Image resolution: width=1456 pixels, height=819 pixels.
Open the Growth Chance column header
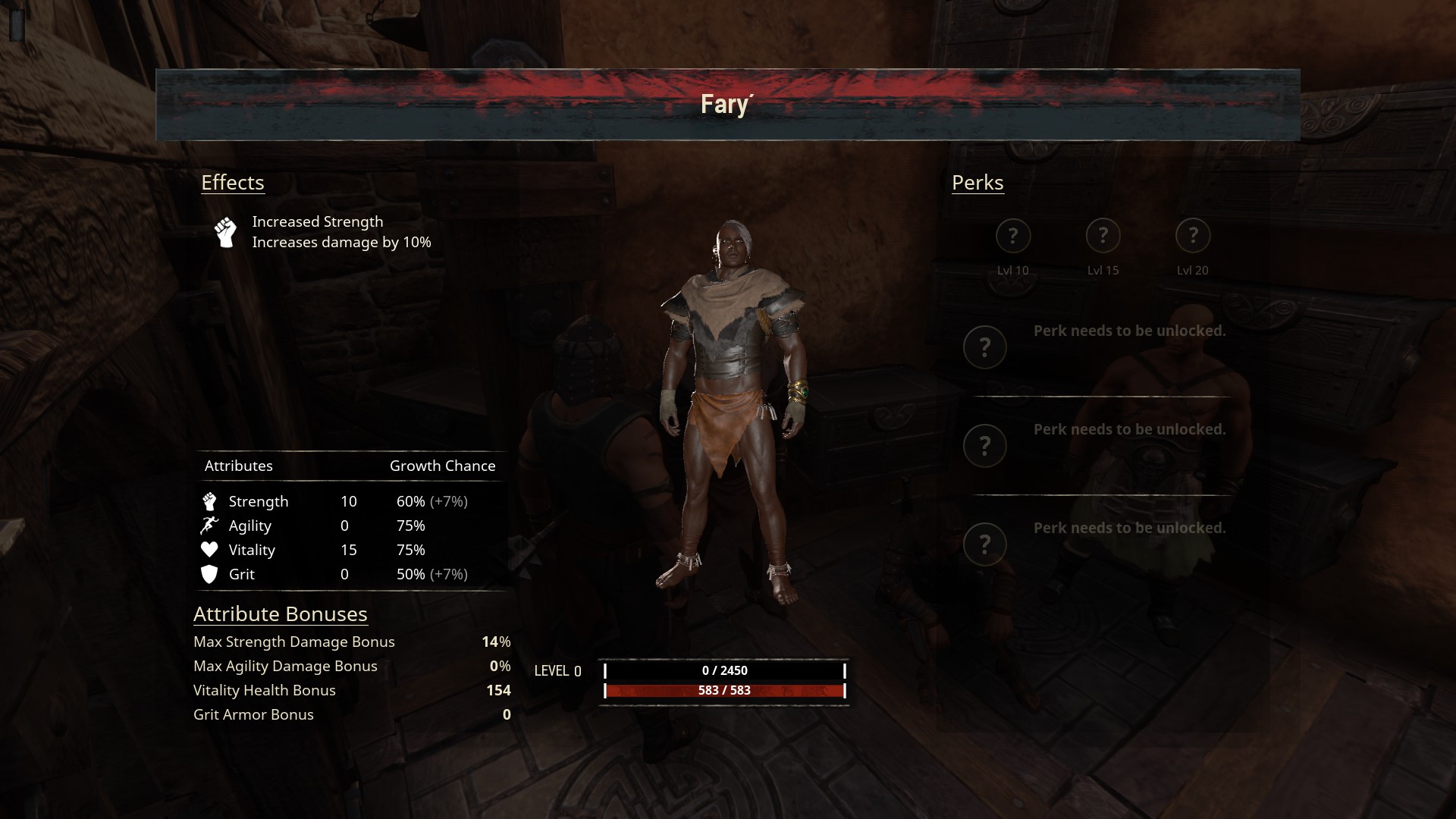coord(442,466)
